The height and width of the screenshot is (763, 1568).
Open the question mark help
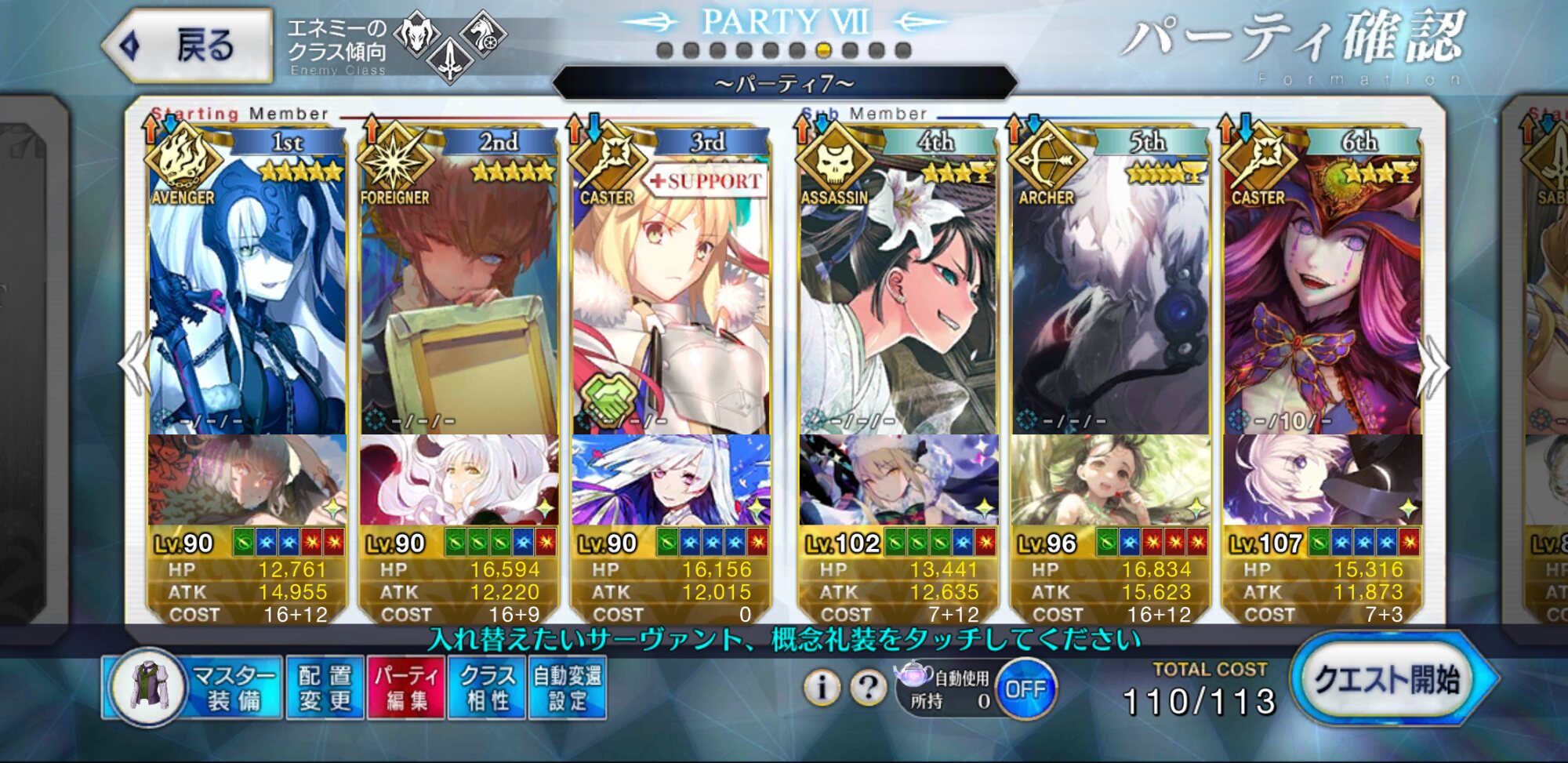[x=868, y=688]
